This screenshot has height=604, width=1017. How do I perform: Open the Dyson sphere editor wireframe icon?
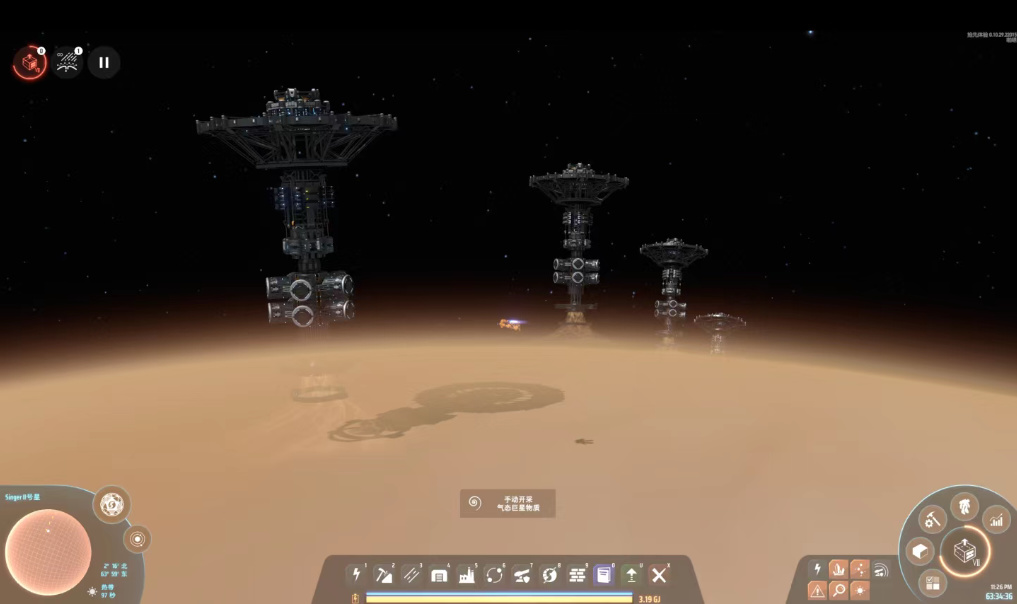pos(111,504)
